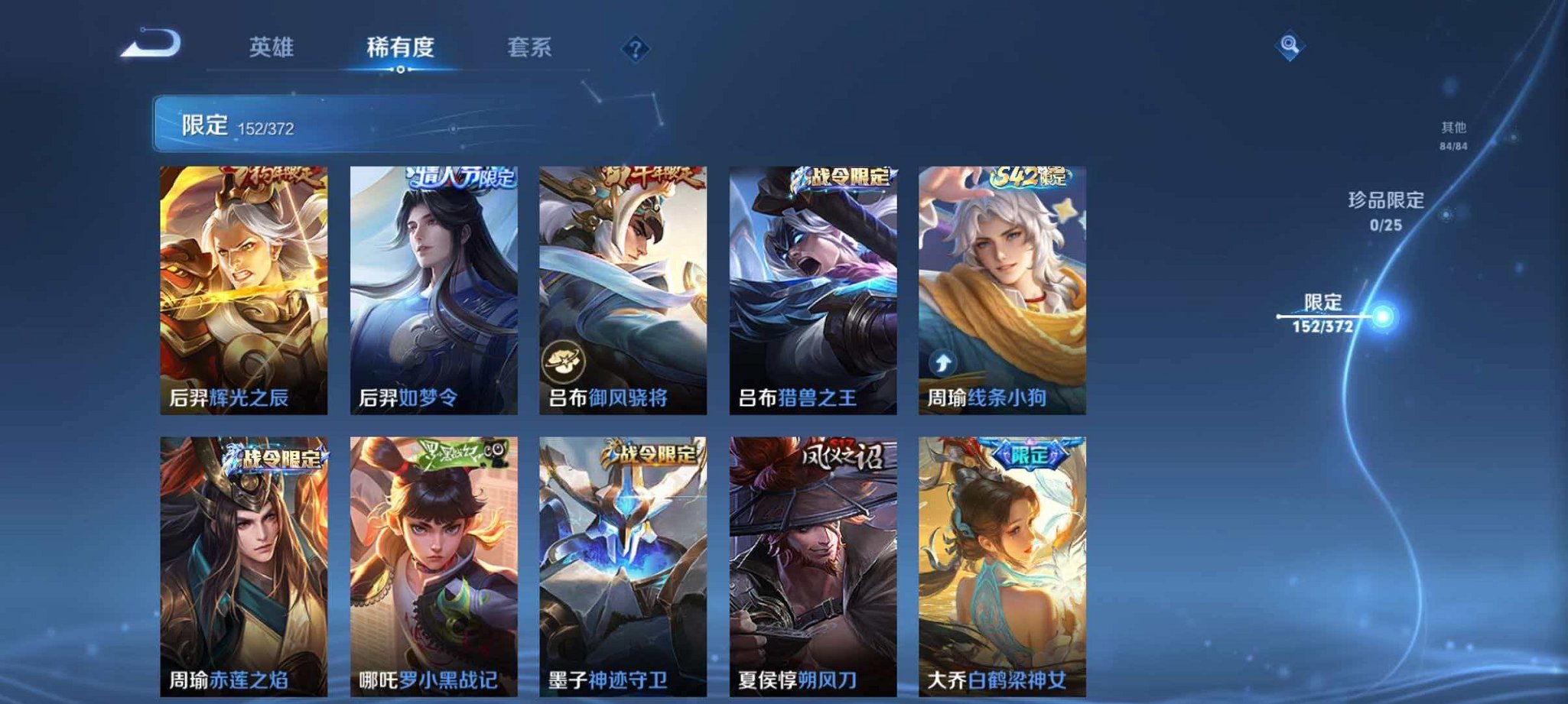Switch to the 套系 tab
Screen dimensions: 1568x704
(529, 47)
